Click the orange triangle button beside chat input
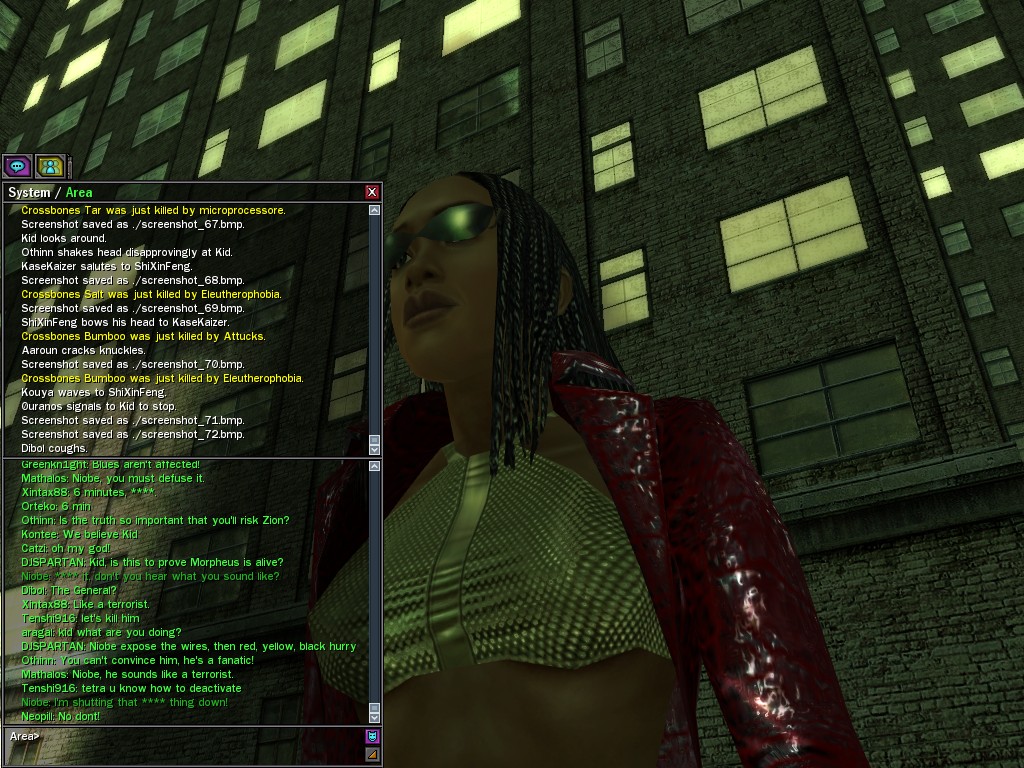This screenshot has height=768, width=1024. coord(372,754)
